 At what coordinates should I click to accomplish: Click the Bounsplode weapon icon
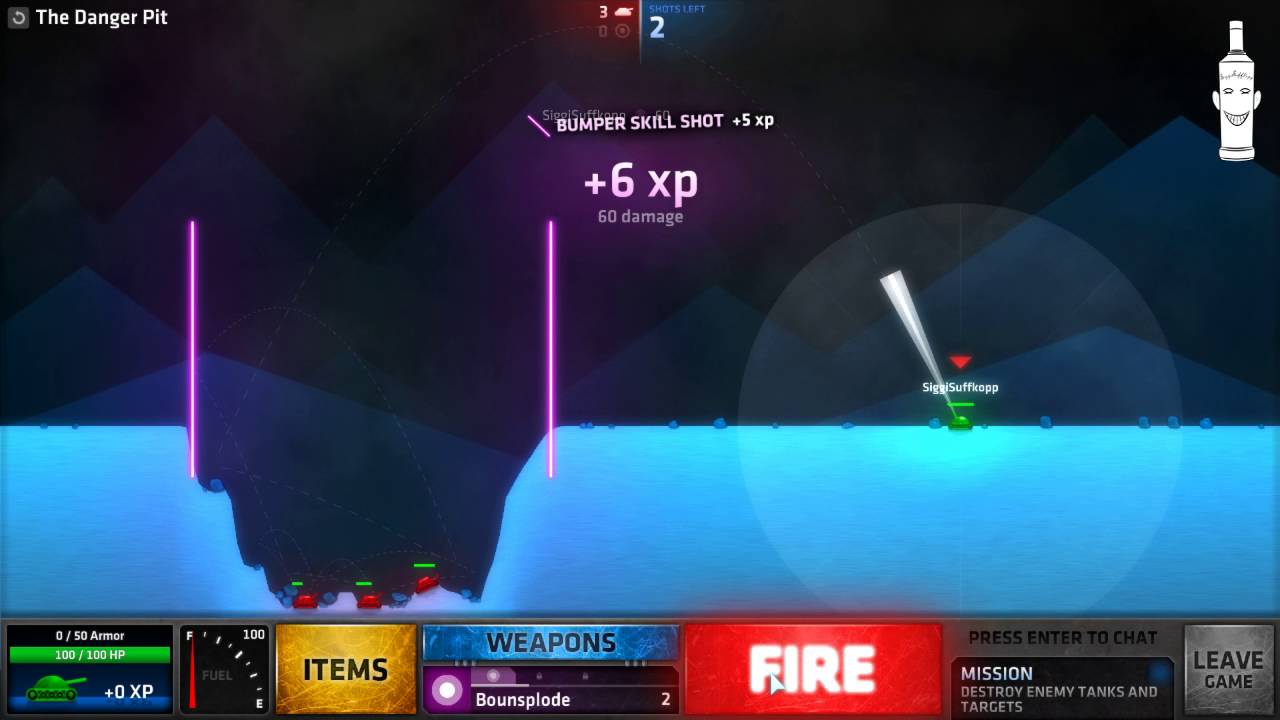(447, 690)
